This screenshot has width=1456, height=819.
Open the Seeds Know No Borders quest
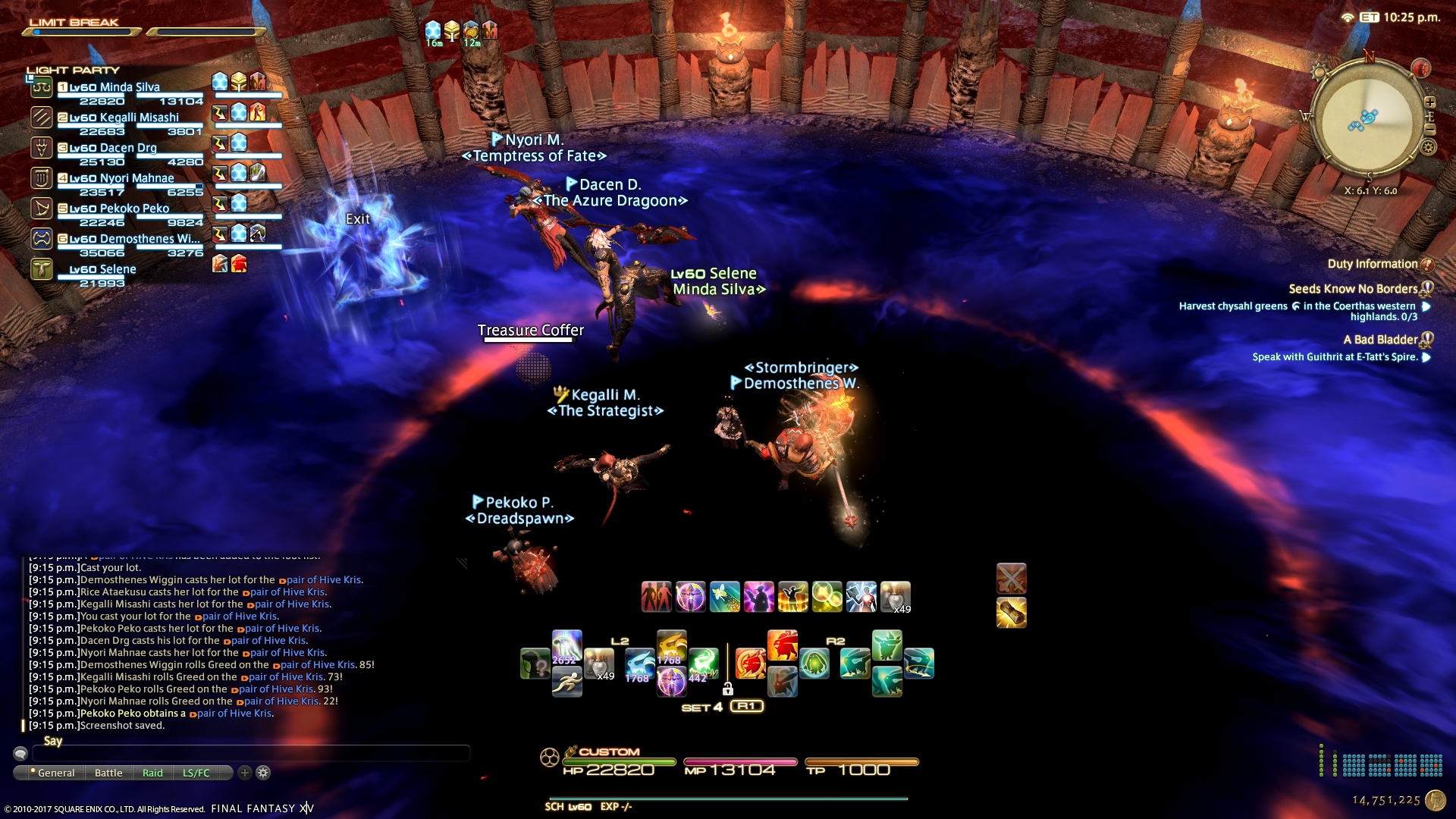1353,289
